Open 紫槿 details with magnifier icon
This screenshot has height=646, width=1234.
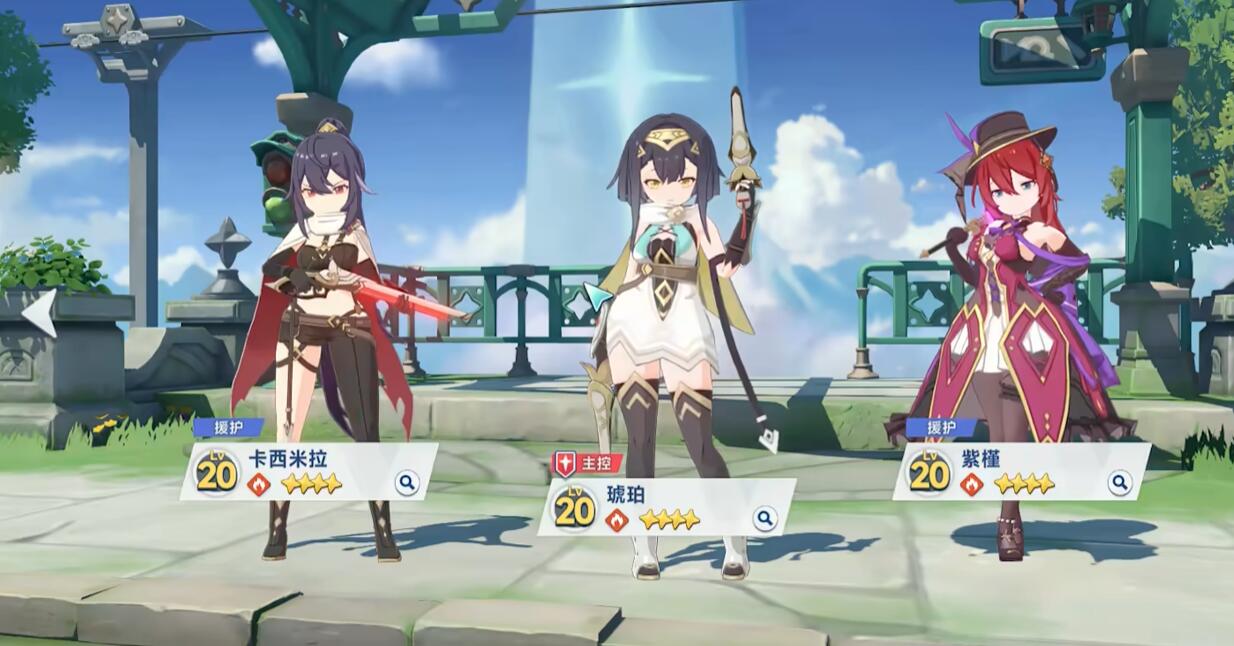pyautogui.click(x=1120, y=483)
